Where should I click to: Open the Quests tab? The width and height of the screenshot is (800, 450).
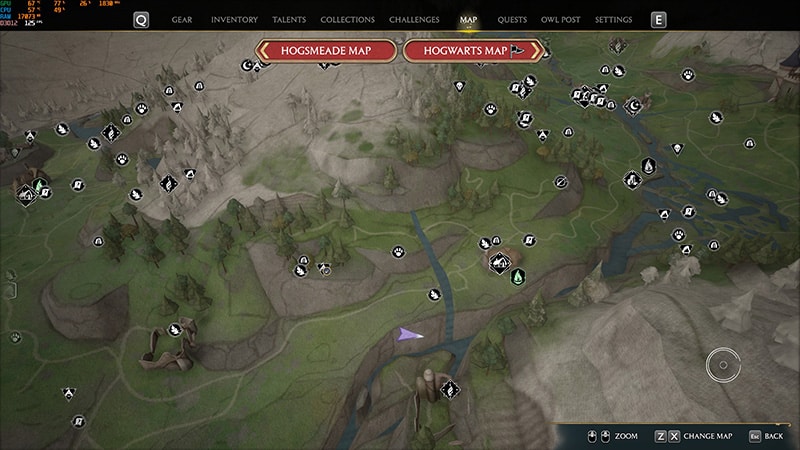pyautogui.click(x=512, y=20)
